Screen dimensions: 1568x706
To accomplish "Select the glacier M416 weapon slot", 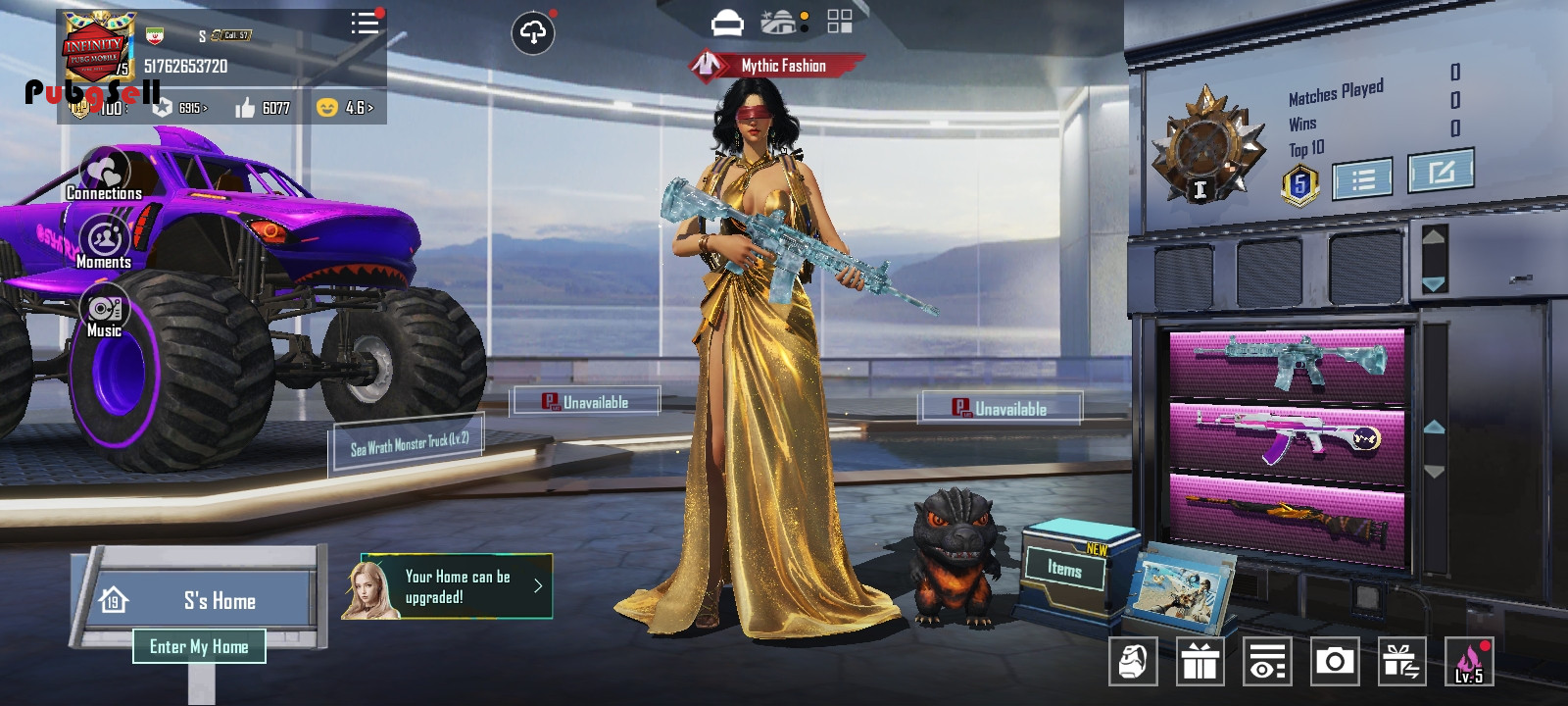I will click(x=1287, y=361).
